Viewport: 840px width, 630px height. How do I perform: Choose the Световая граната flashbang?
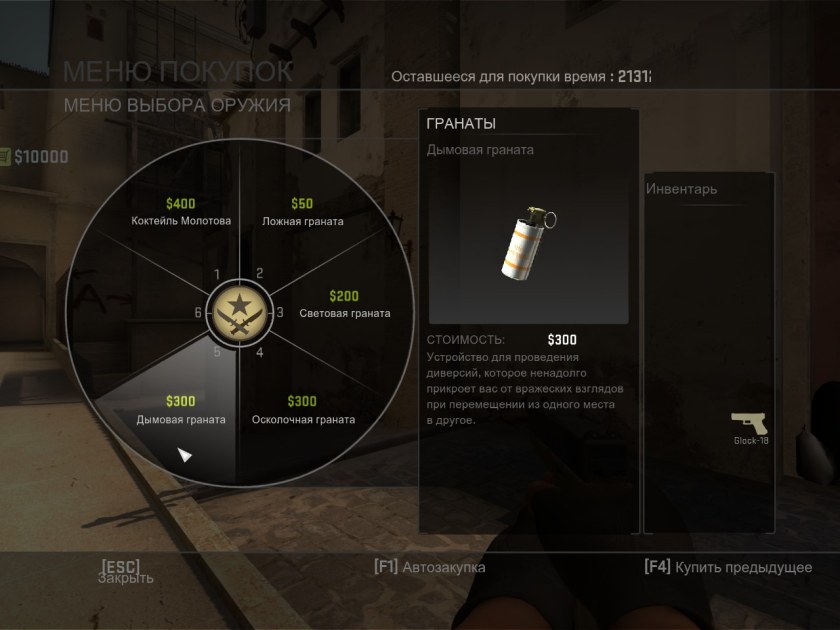coord(344,305)
